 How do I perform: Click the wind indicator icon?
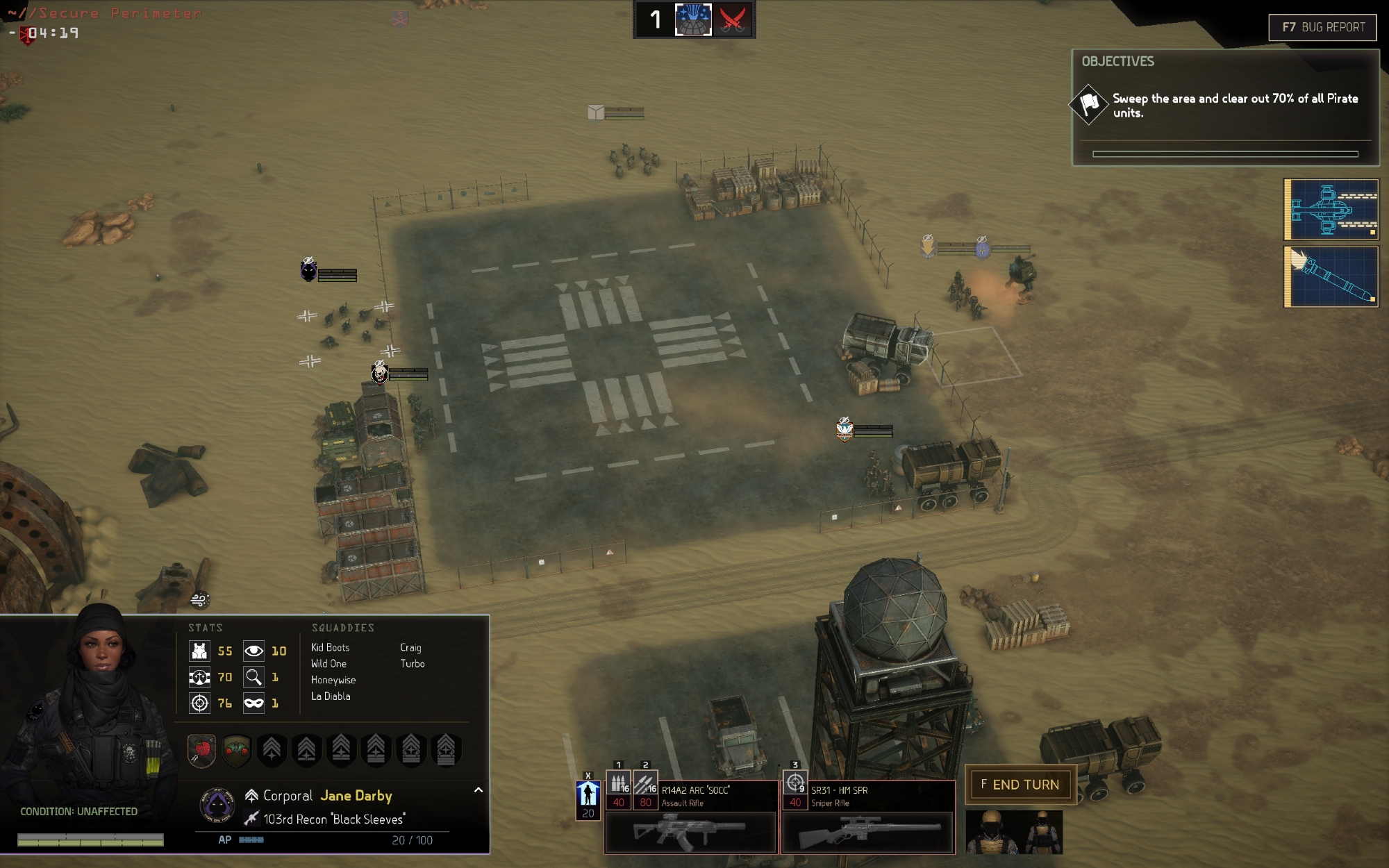click(199, 599)
